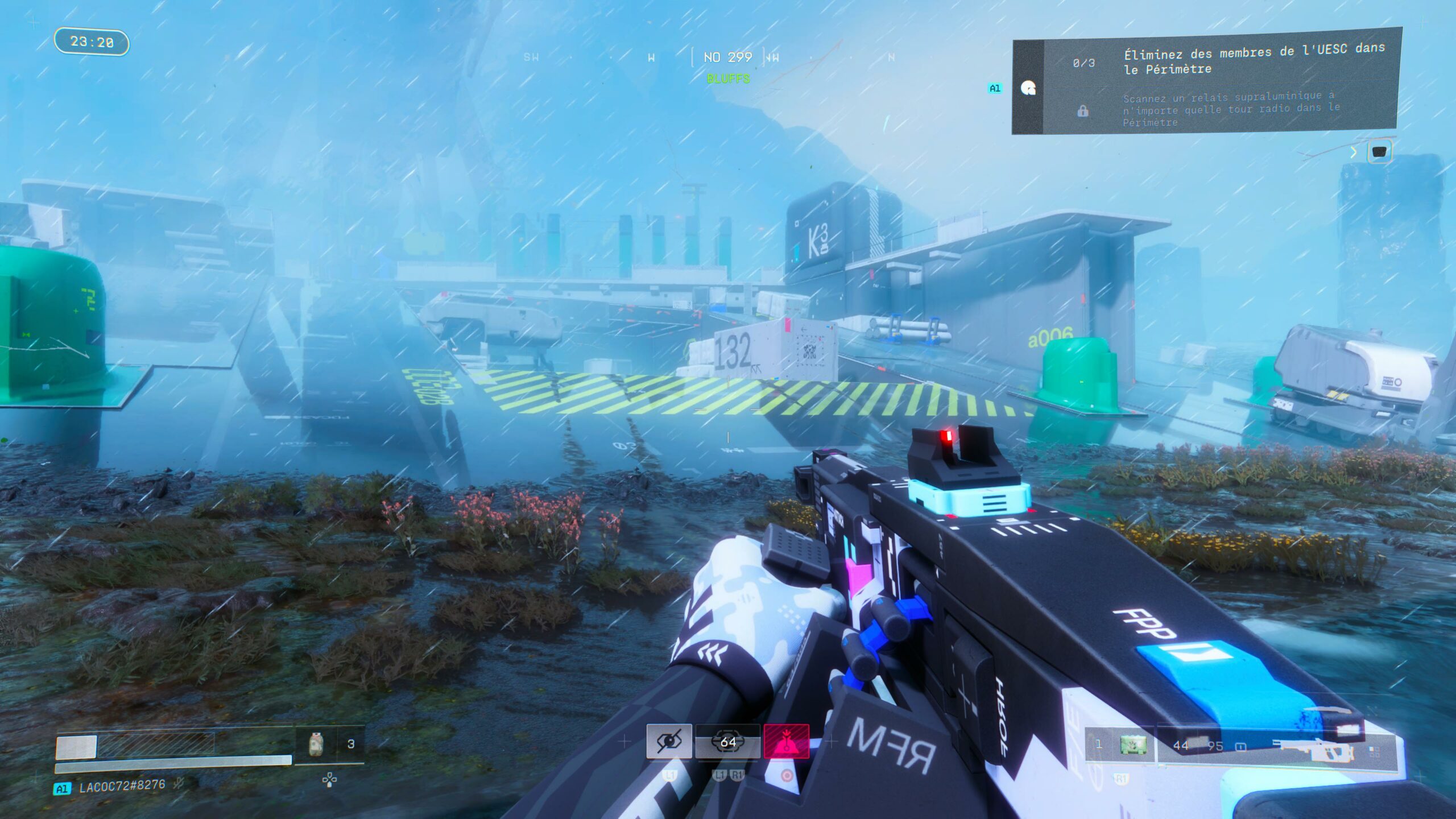This screenshot has height=819, width=1456.
Task: Click the compass heading NO 299
Action: 727,57
